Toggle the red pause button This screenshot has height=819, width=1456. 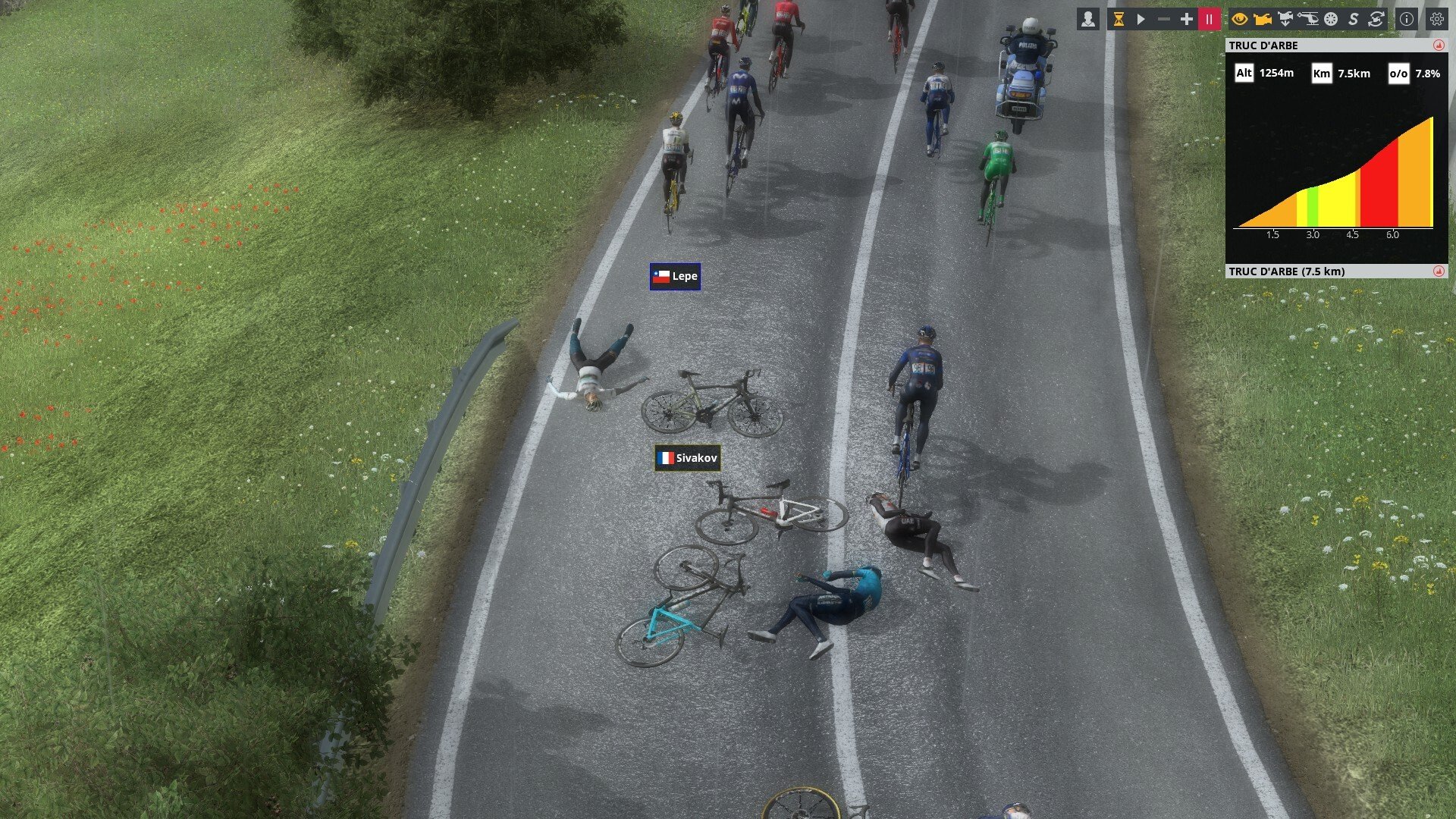pos(1210,20)
